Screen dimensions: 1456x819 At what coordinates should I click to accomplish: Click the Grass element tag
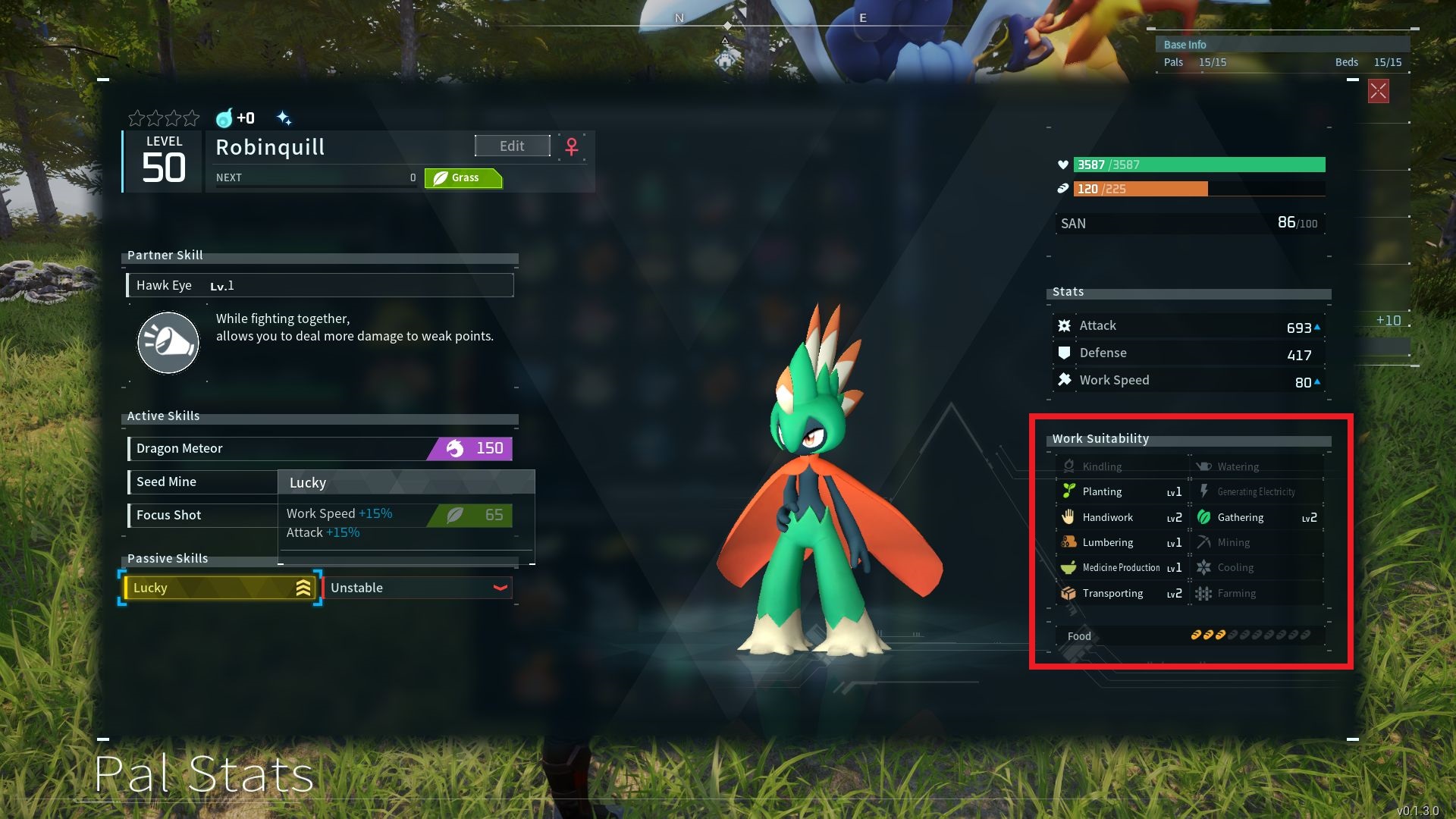pos(463,178)
